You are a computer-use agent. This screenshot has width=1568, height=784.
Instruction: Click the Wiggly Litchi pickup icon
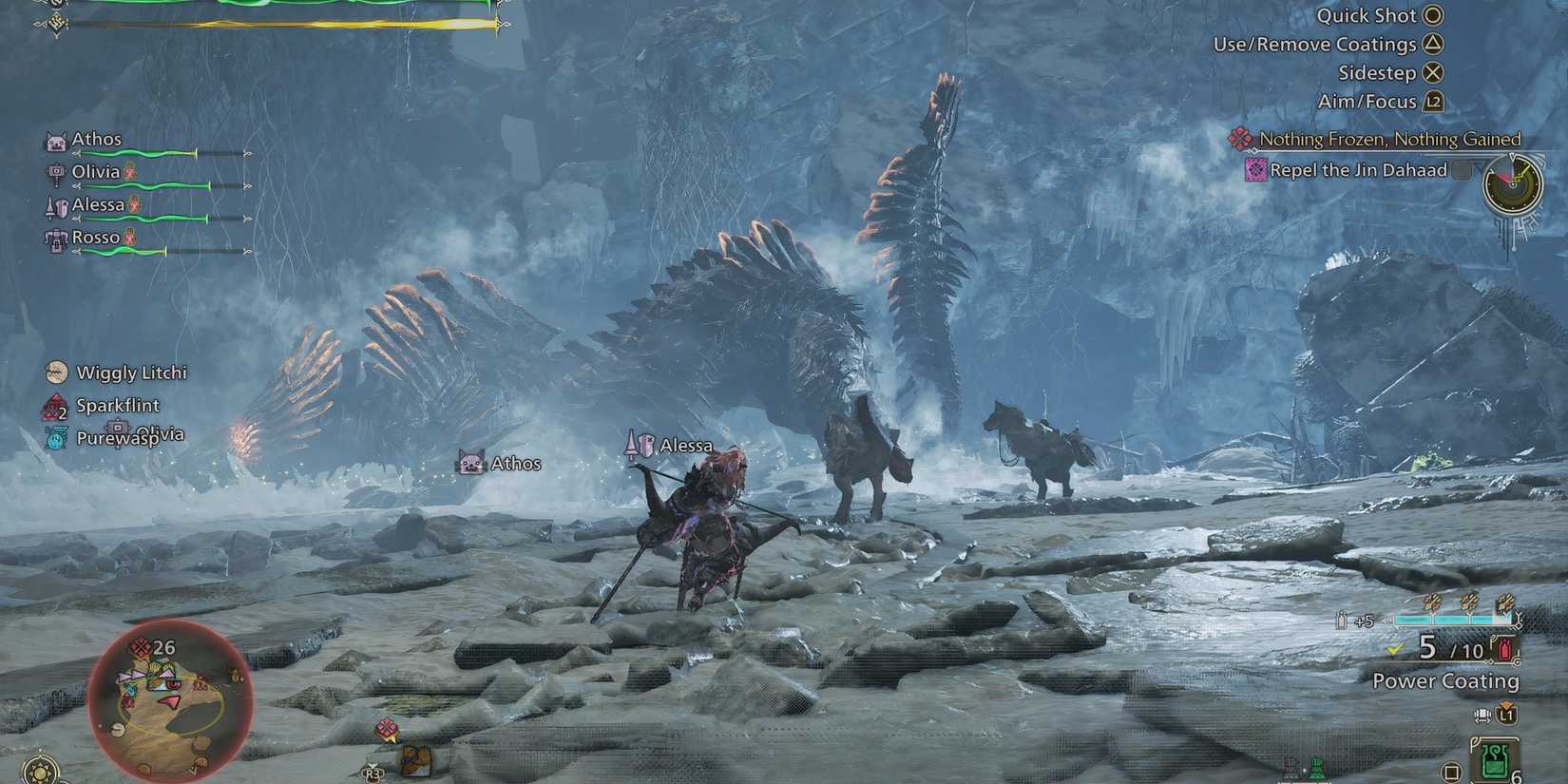pos(57,372)
